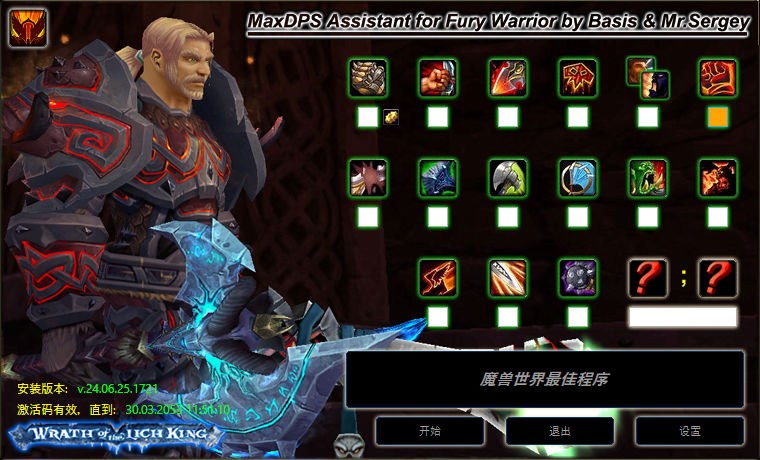Open the 设置 (Settings) menu
This screenshot has height=460, width=760.
tap(690, 431)
